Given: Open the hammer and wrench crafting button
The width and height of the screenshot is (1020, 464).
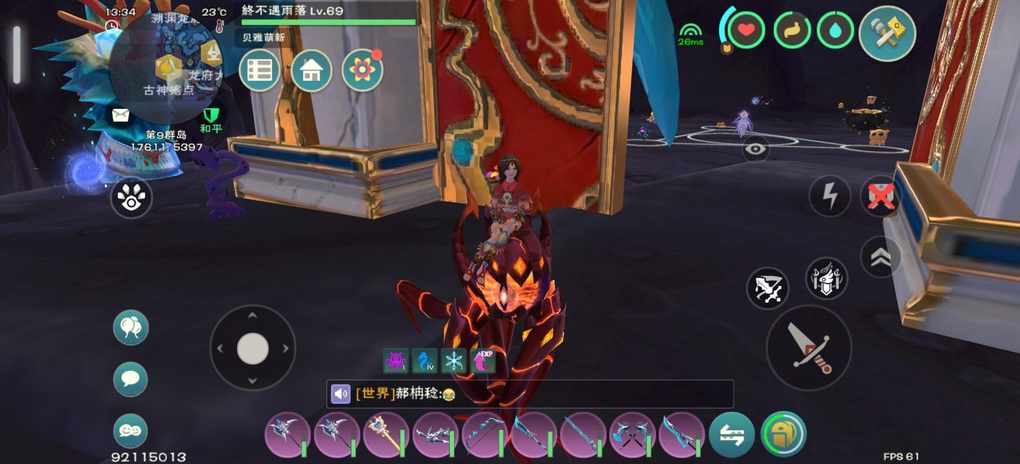Looking at the screenshot, I should (887, 33).
